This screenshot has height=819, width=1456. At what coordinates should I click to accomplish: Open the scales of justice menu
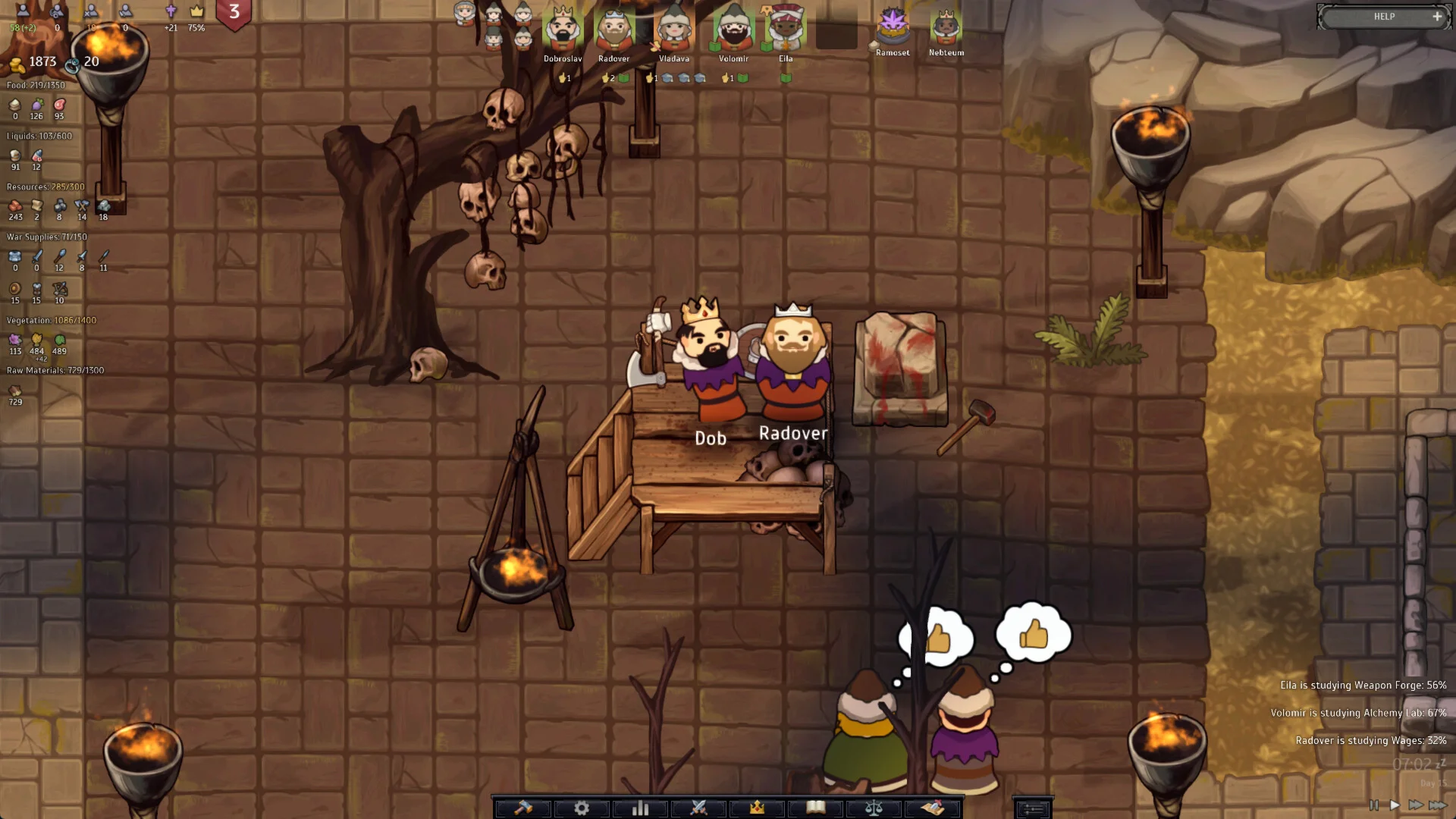point(874,808)
